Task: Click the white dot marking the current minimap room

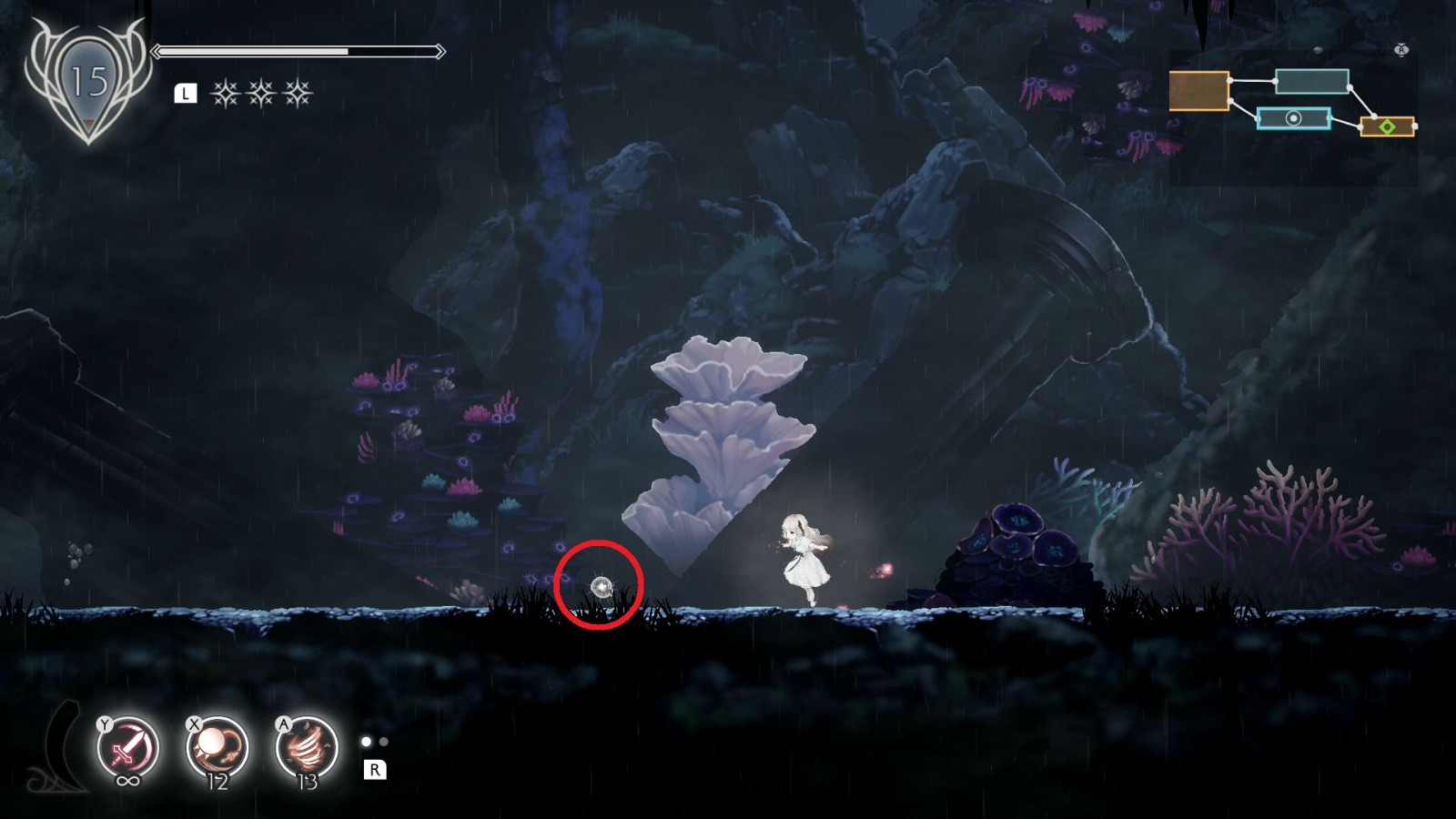Action: 1294,118
